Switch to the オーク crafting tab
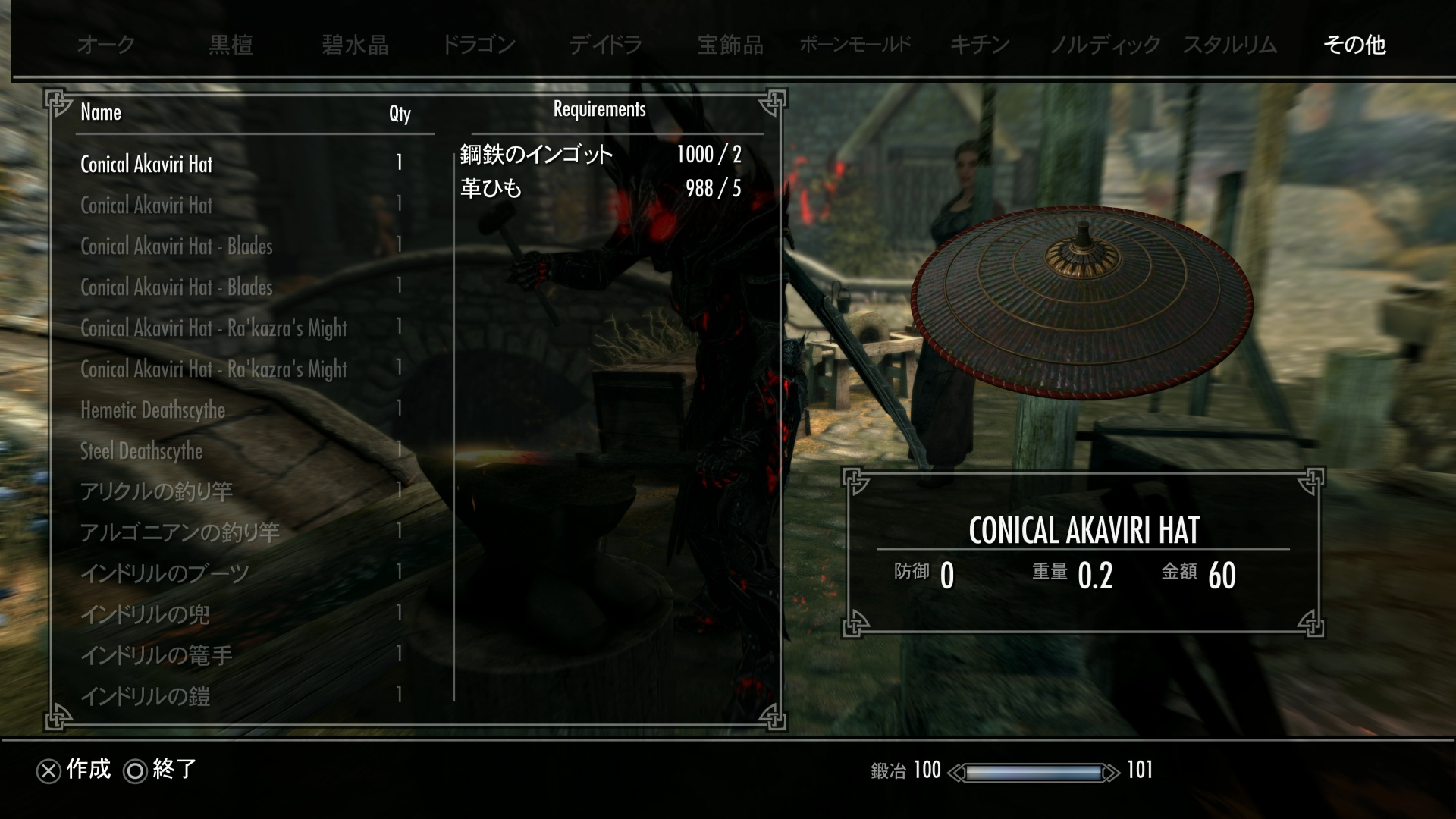The height and width of the screenshot is (819, 1456). click(x=105, y=45)
